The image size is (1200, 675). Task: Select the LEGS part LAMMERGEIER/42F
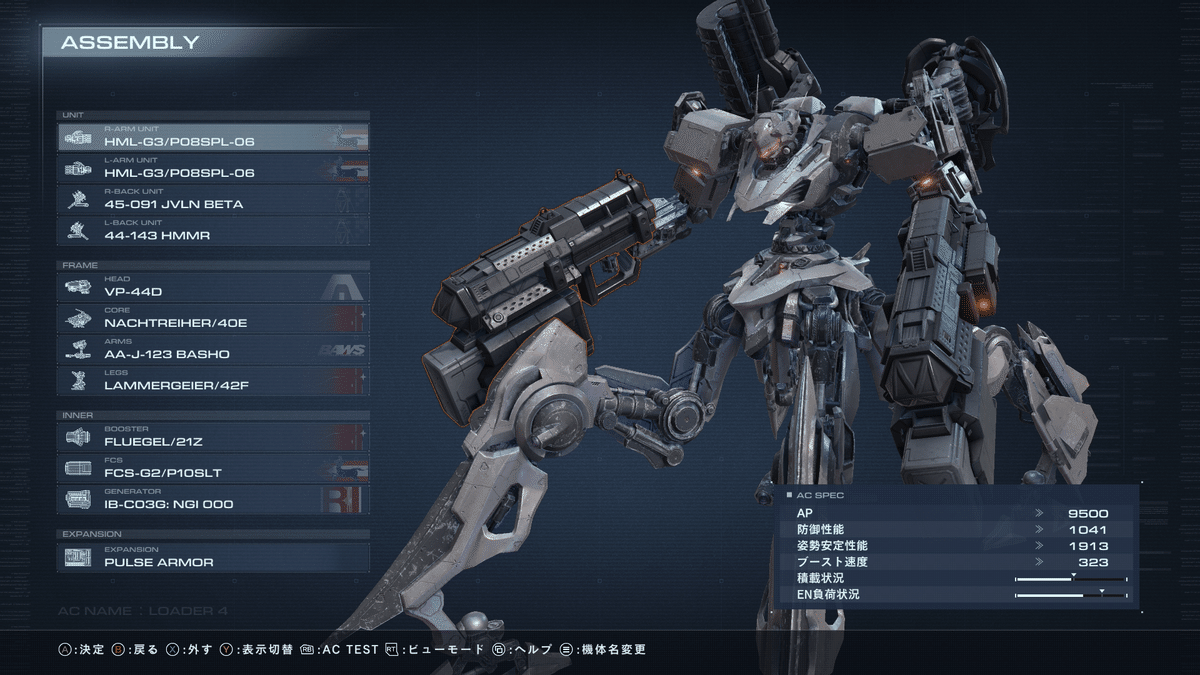click(213, 381)
